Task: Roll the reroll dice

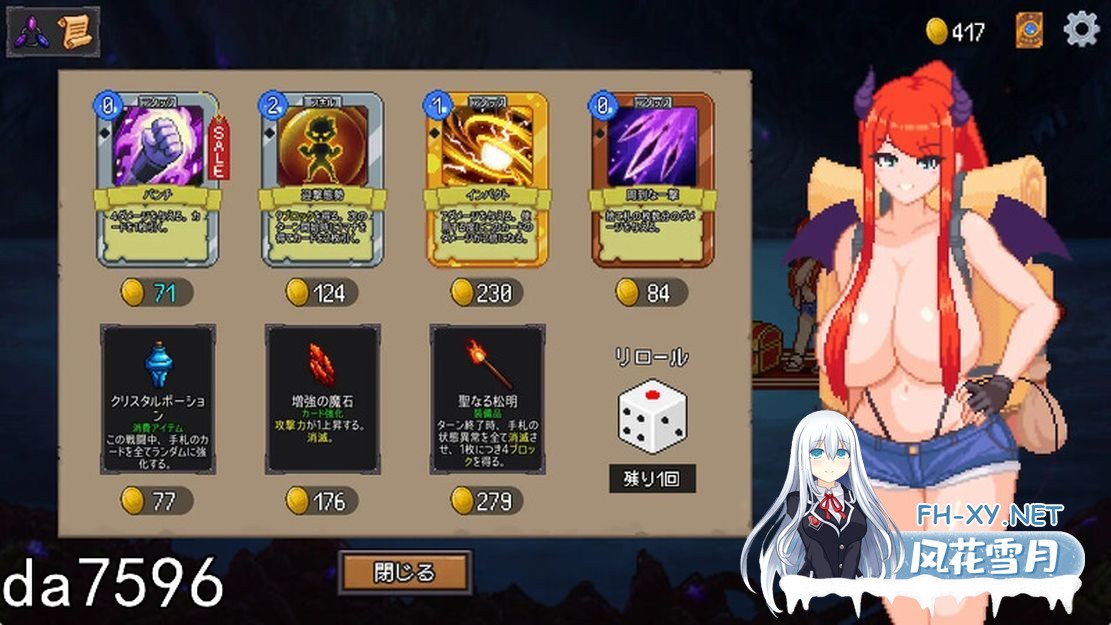Action: point(651,419)
